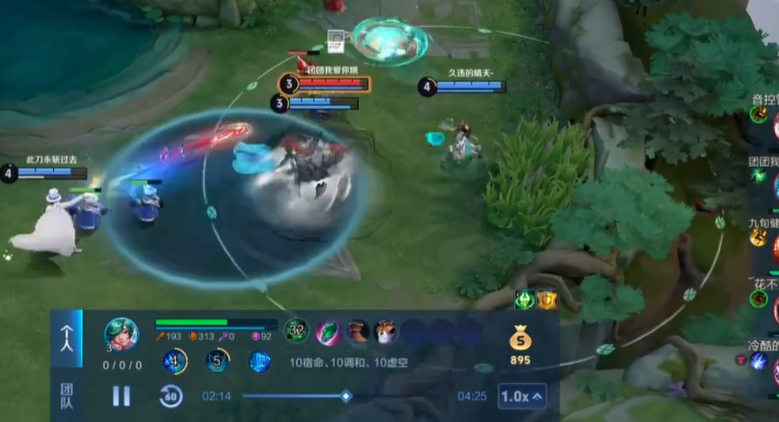Rewind the replay with the 60 button
779x422 pixels.
171,396
